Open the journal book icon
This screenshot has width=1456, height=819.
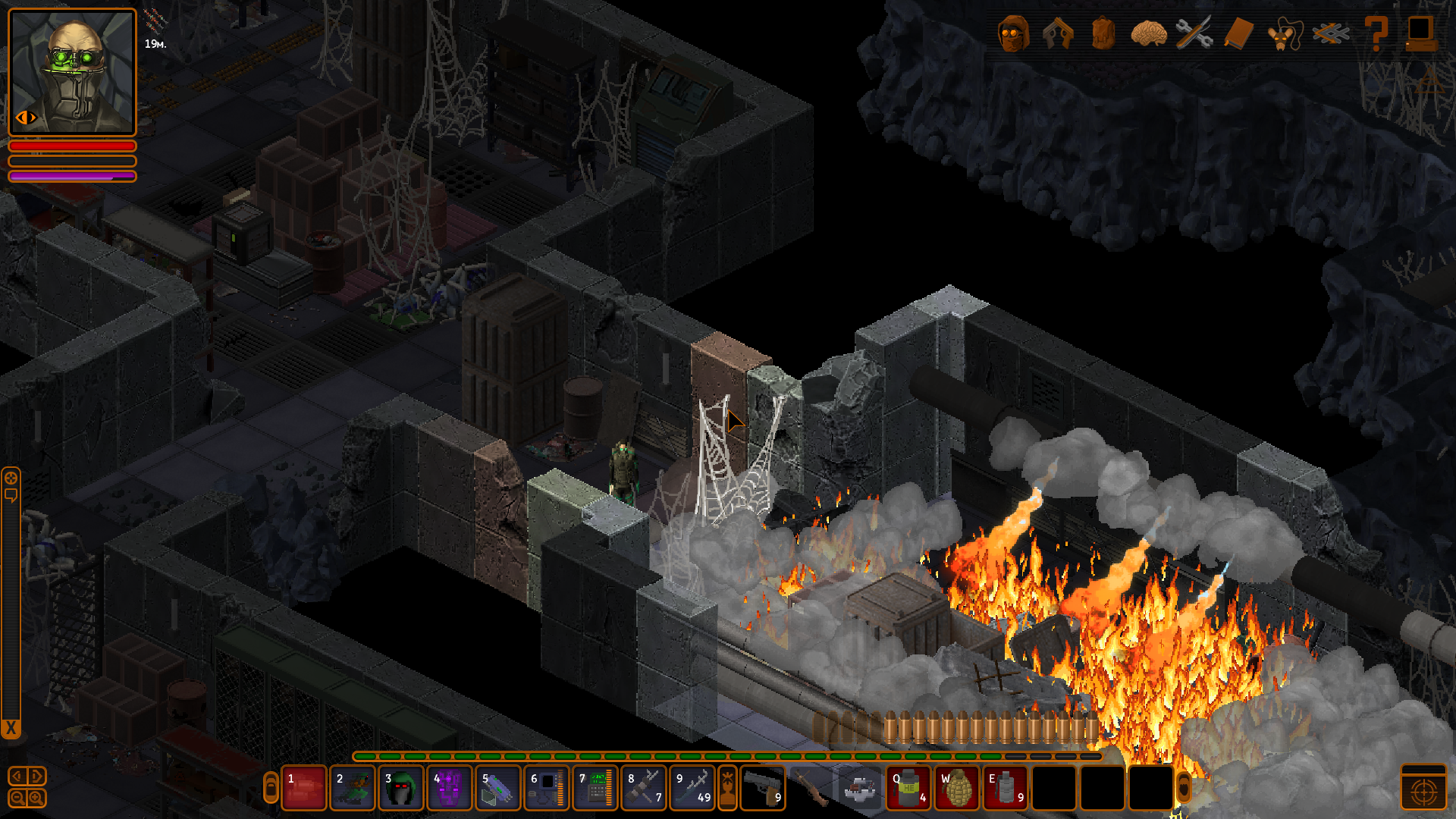(x=1238, y=34)
